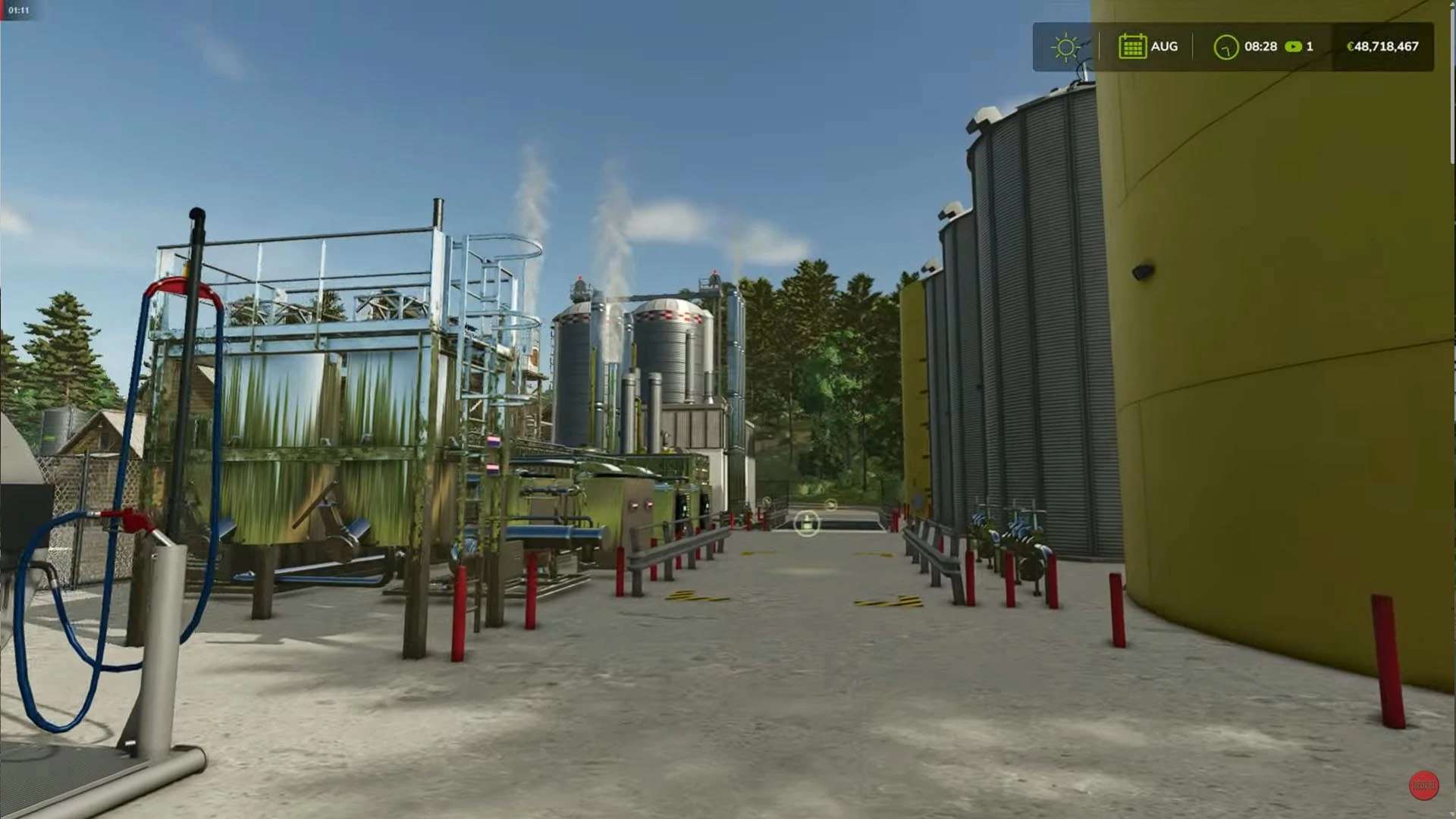Click the green time-scale play icon

1293,47
